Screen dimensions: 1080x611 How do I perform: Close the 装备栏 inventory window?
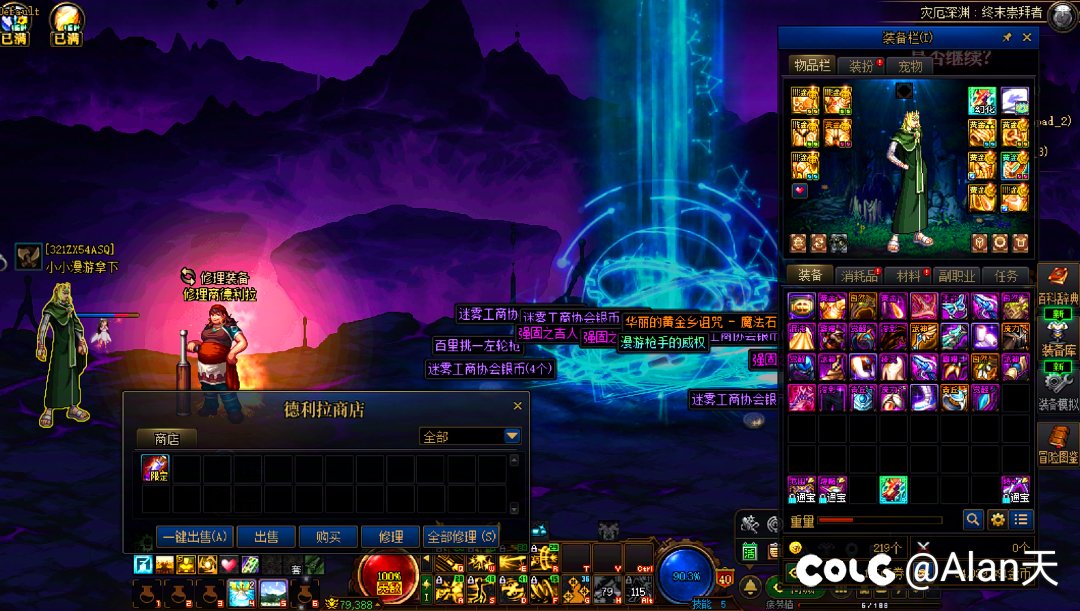point(1027,38)
